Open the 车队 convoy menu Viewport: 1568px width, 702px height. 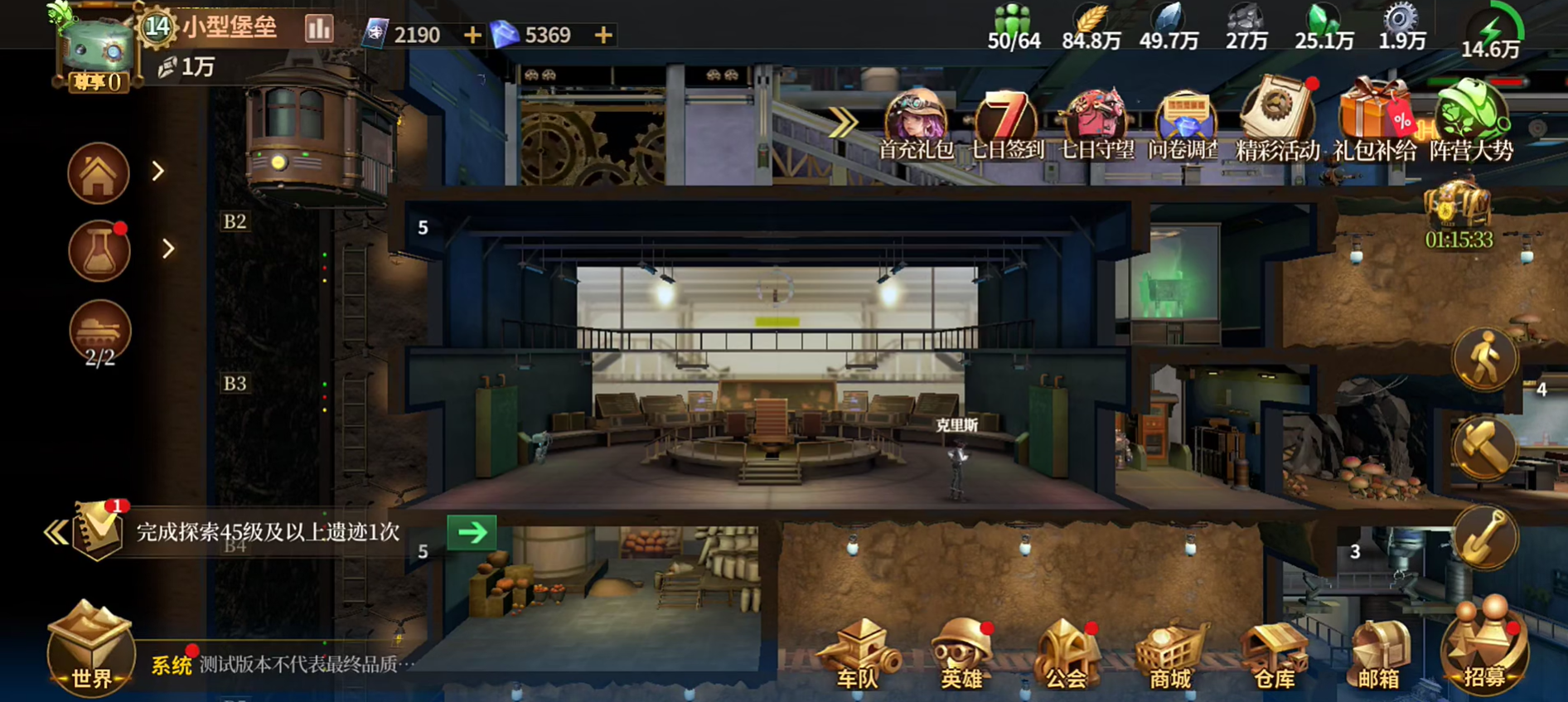coord(858,655)
